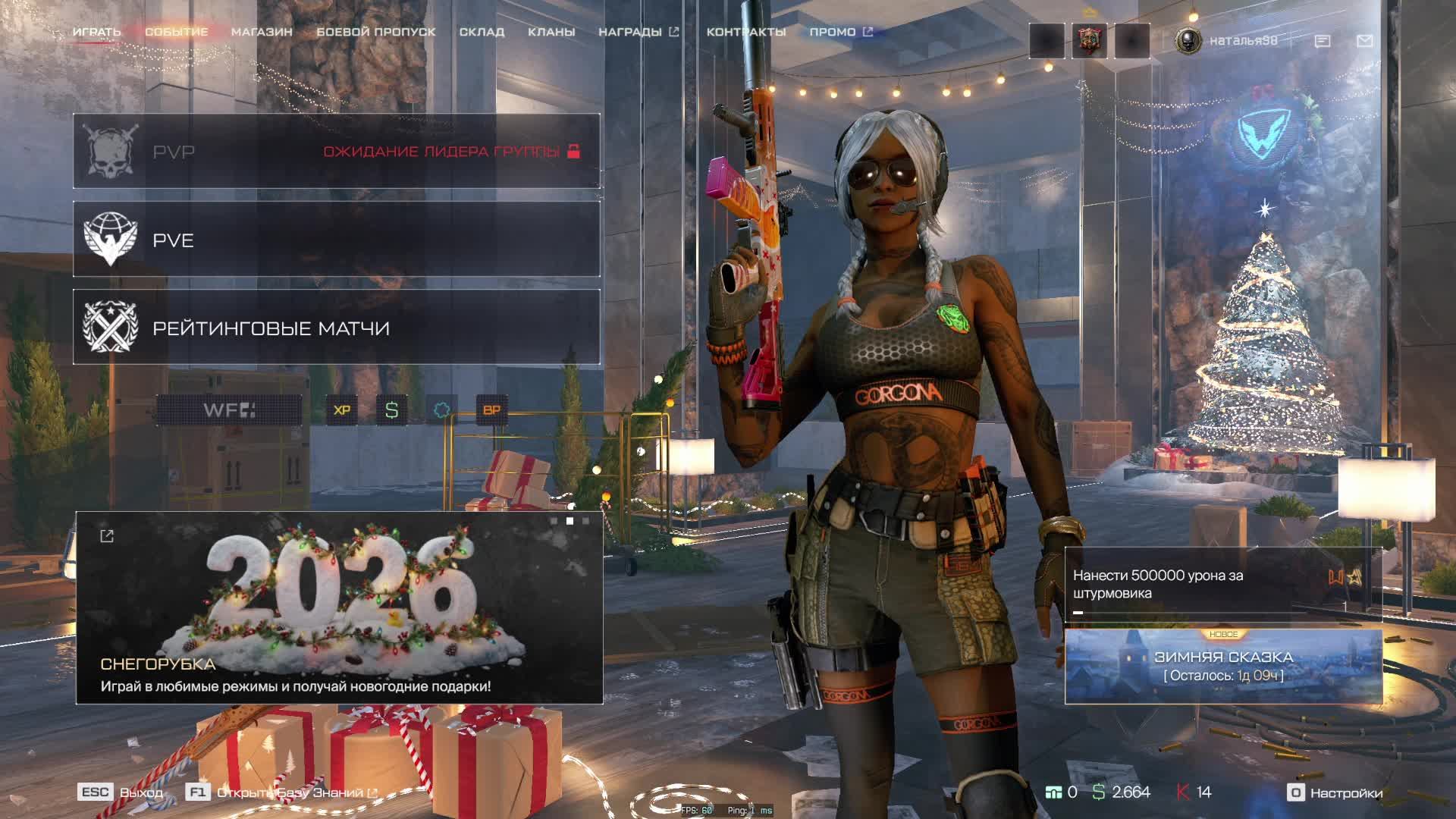This screenshot has width=1456, height=819.
Task: Open the БОЕВОЙ ПРОПУСК tab
Action: pyautogui.click(x=375, y=32)
